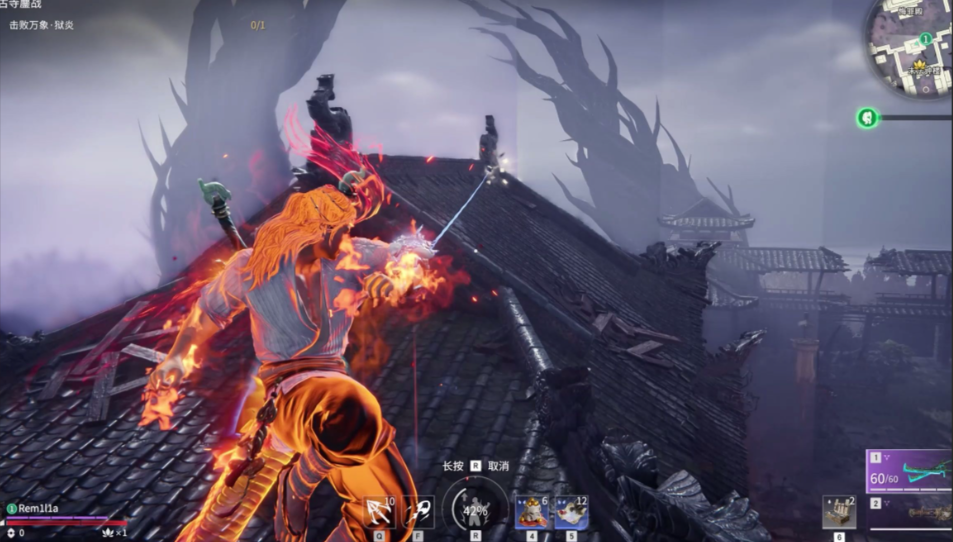
Task: Click the circular 42% ultimate gauge
Action: click(x=475, y=510)
